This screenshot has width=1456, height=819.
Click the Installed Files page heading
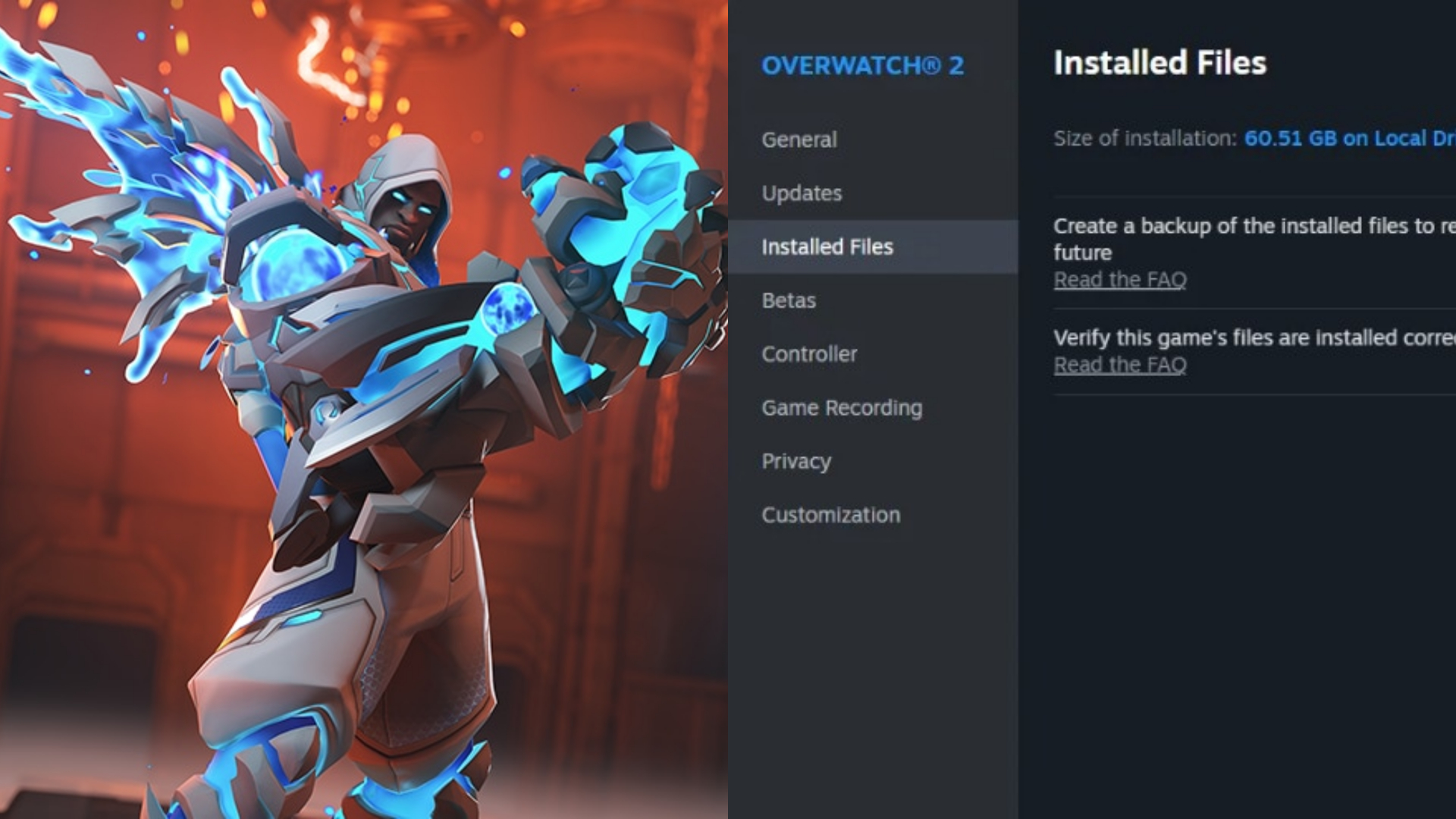click(1160, 64)
